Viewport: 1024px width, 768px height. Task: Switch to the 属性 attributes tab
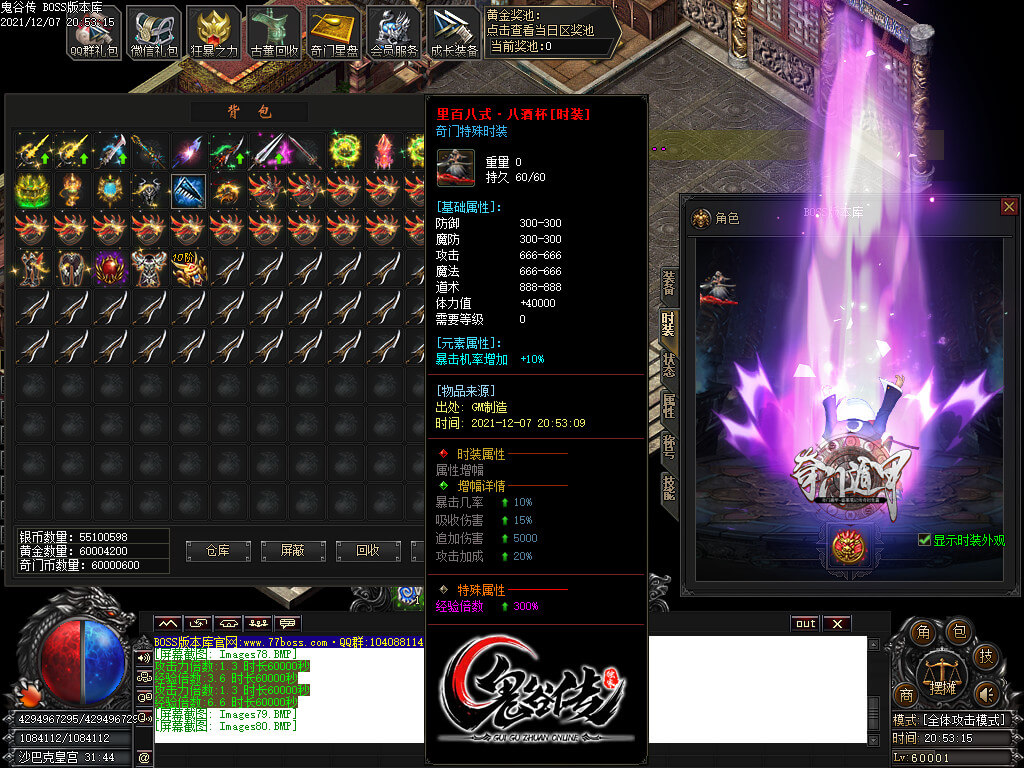click(668, 405)
